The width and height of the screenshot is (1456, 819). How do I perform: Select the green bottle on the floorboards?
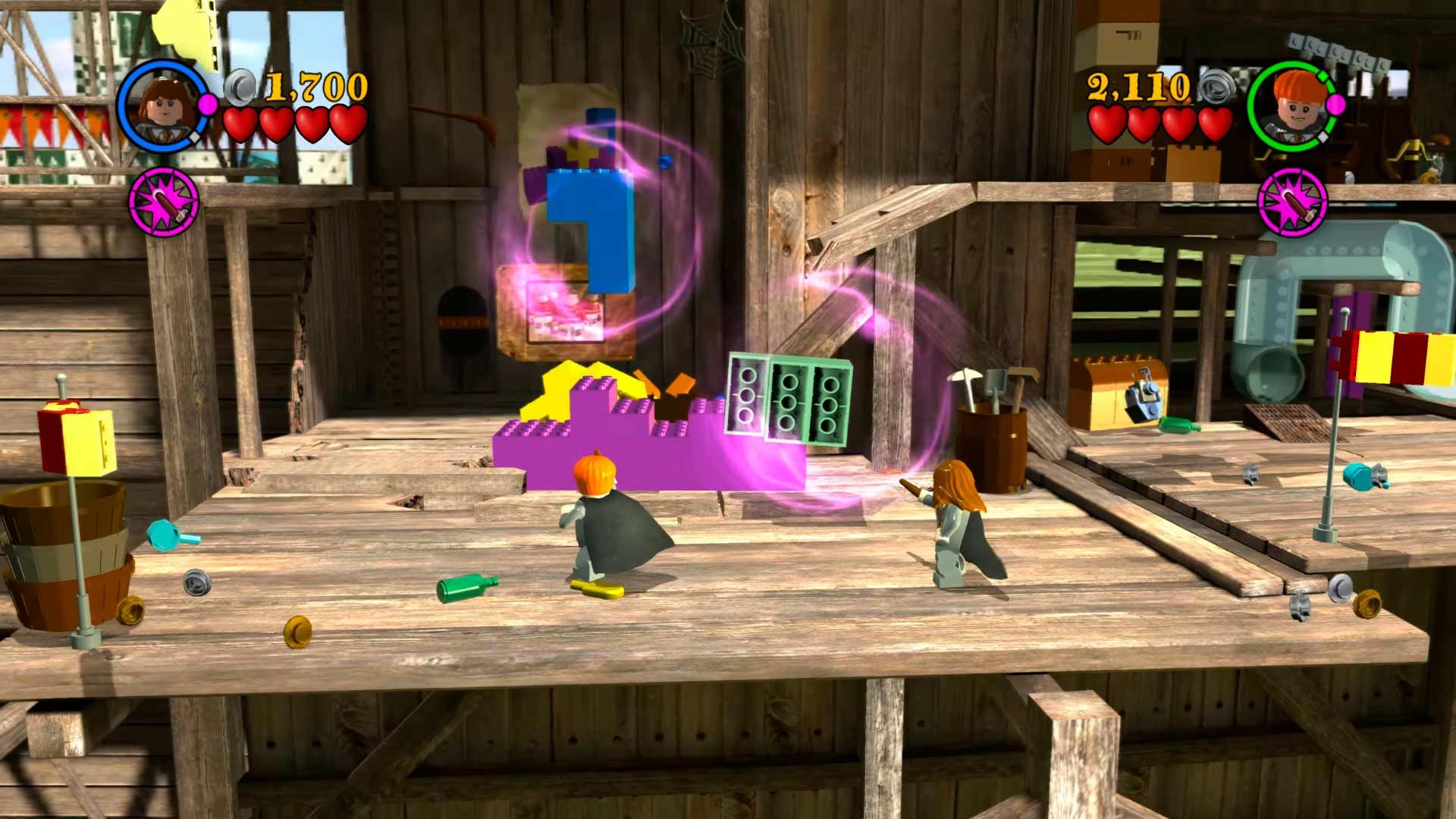(466, 588)
